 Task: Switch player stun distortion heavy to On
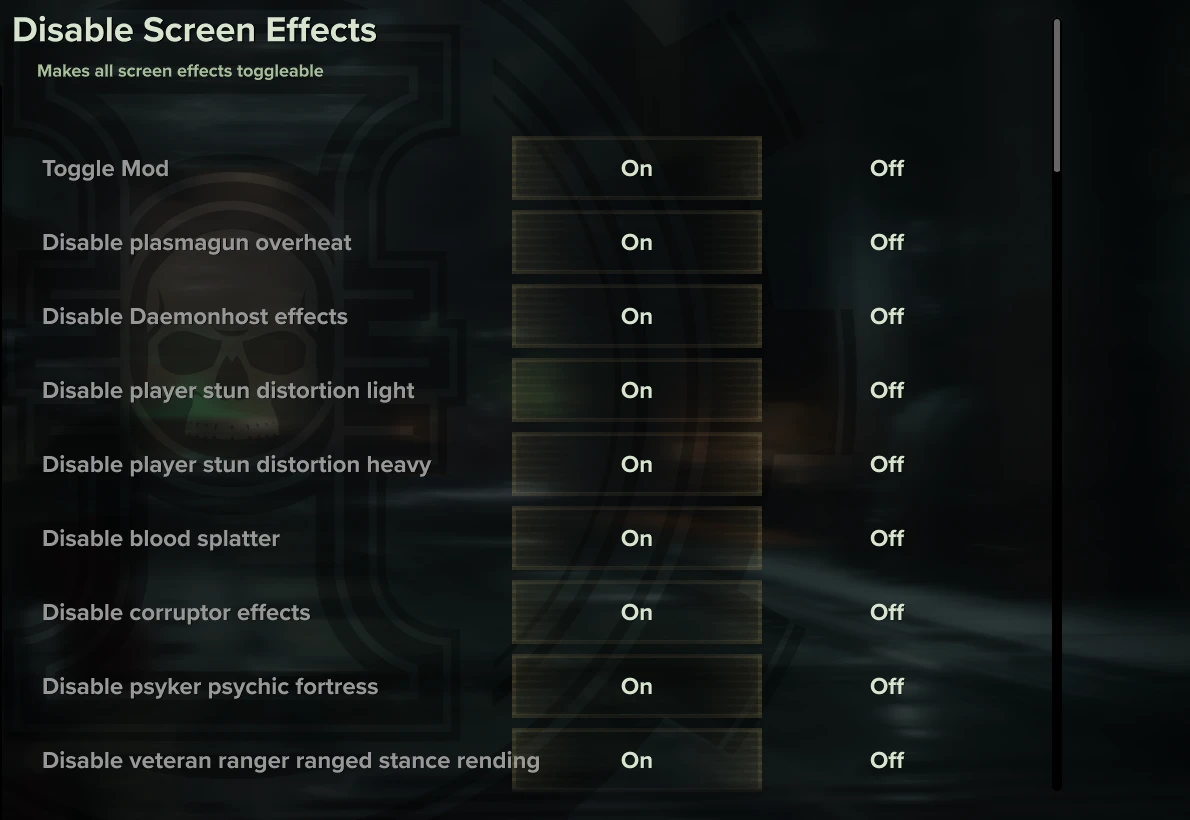point(637,464)
